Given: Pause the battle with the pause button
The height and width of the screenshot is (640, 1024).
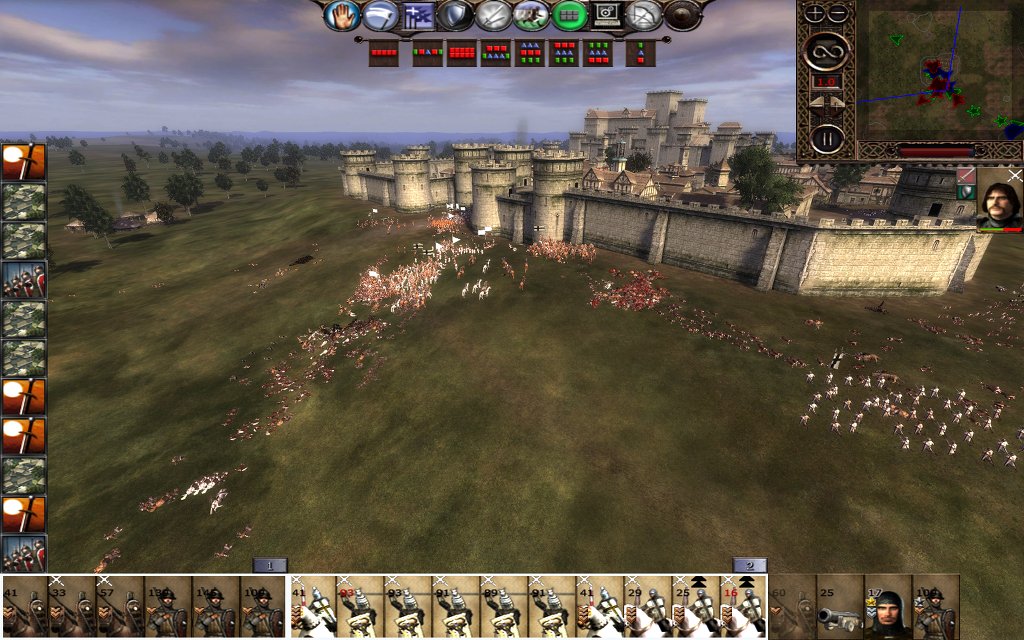Looking at the screenshot, I should point(827,138).
